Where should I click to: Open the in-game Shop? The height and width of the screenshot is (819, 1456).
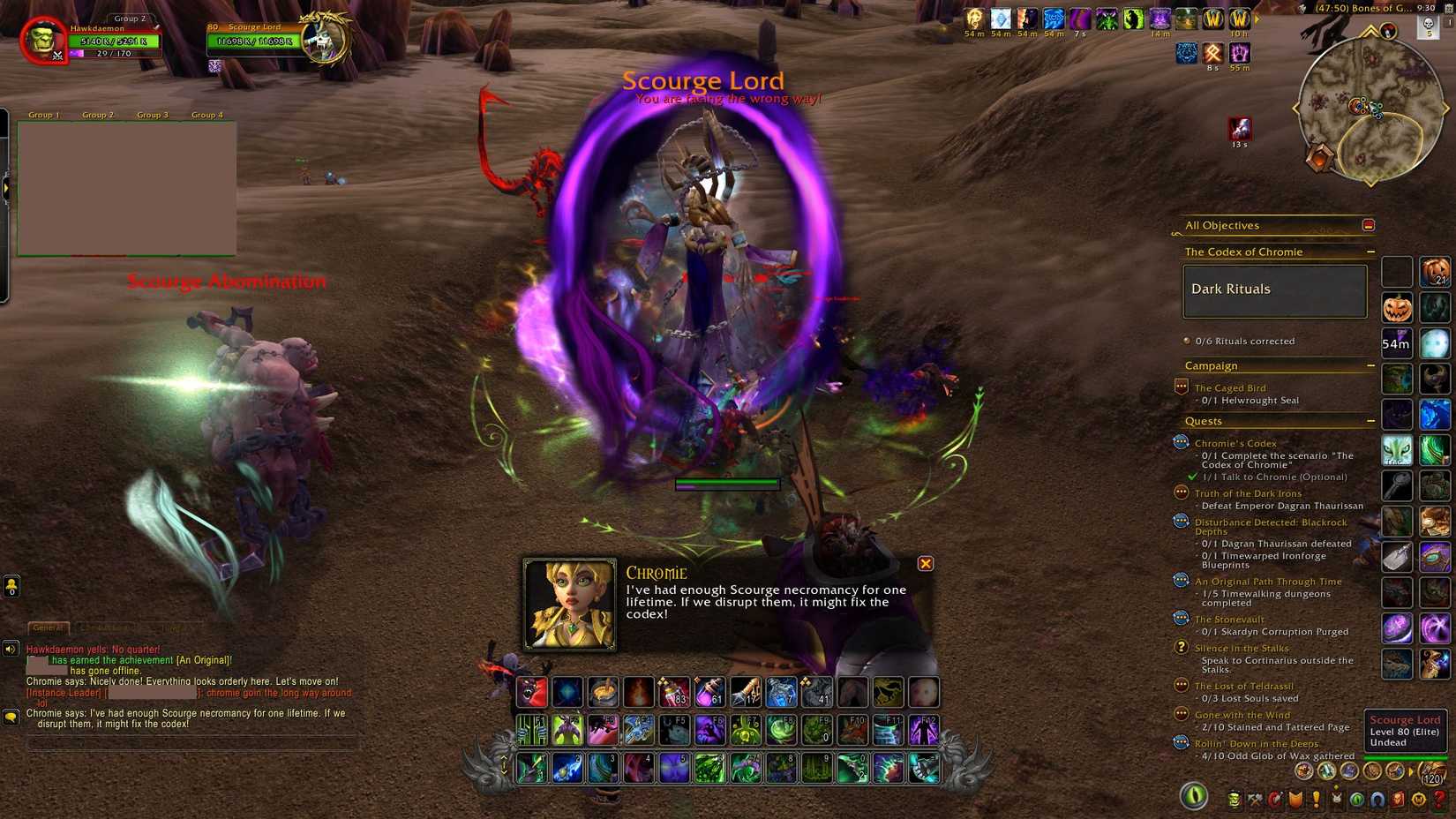[x=1417, y=799]
